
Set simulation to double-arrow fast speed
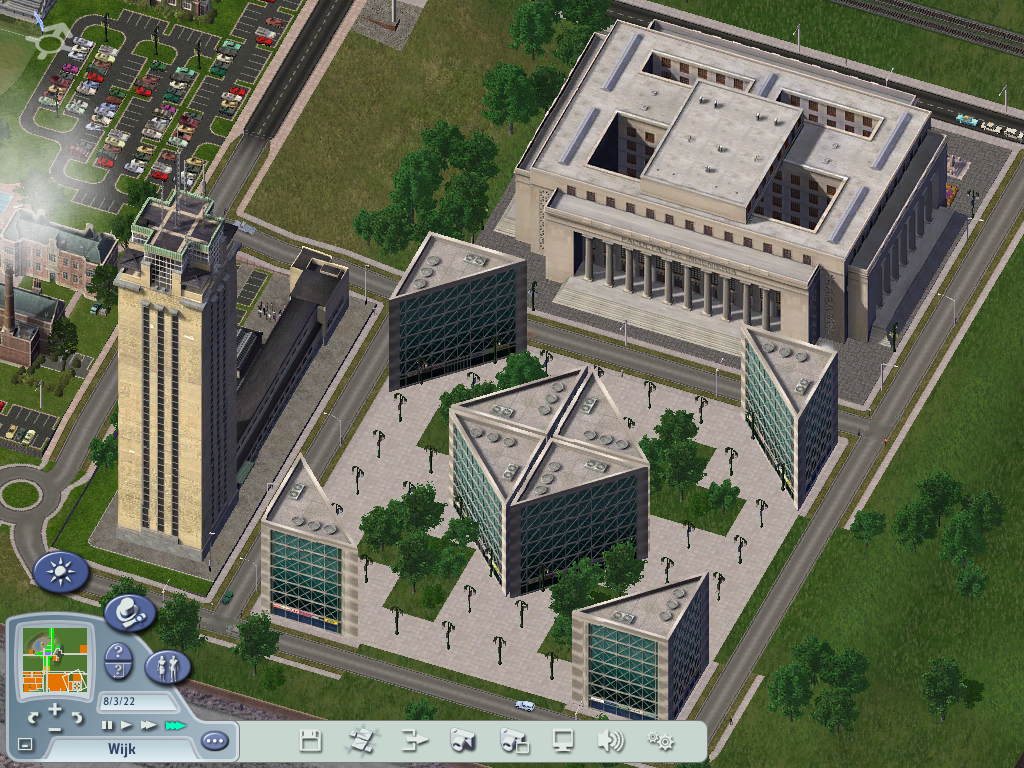(148, 725)
